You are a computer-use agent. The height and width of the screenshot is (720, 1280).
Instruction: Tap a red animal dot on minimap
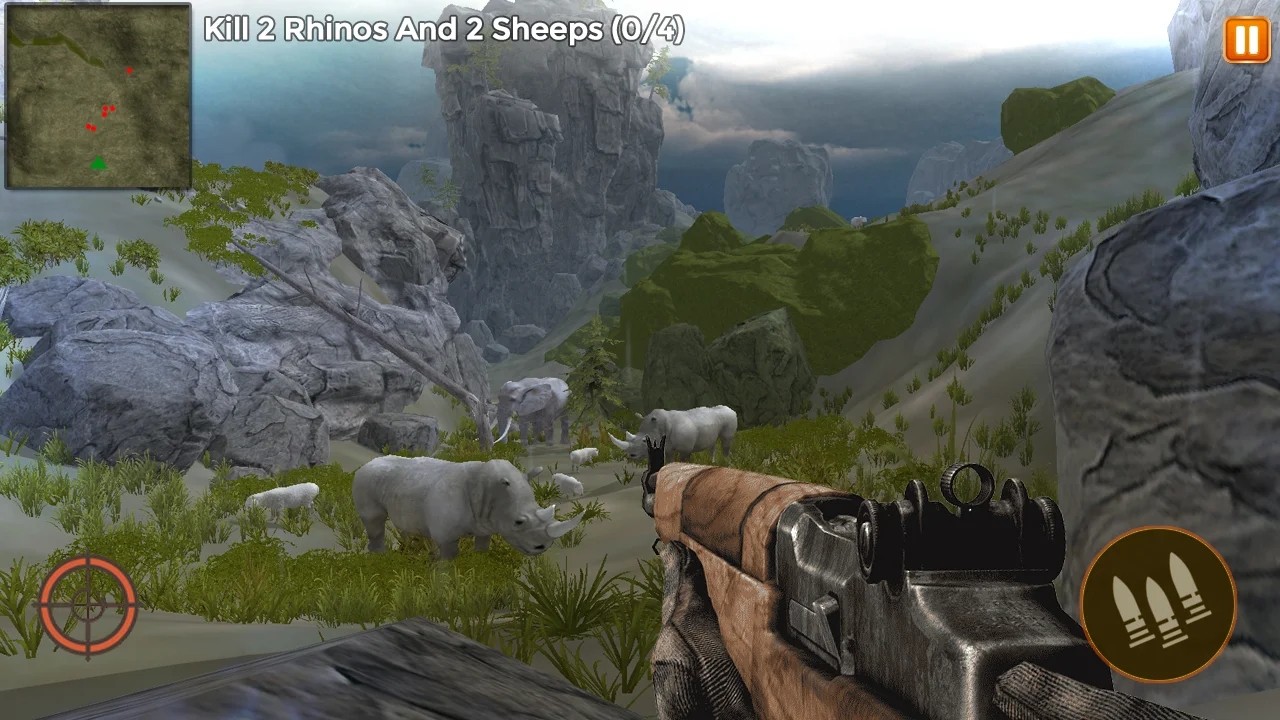click(x=105, y=108)
